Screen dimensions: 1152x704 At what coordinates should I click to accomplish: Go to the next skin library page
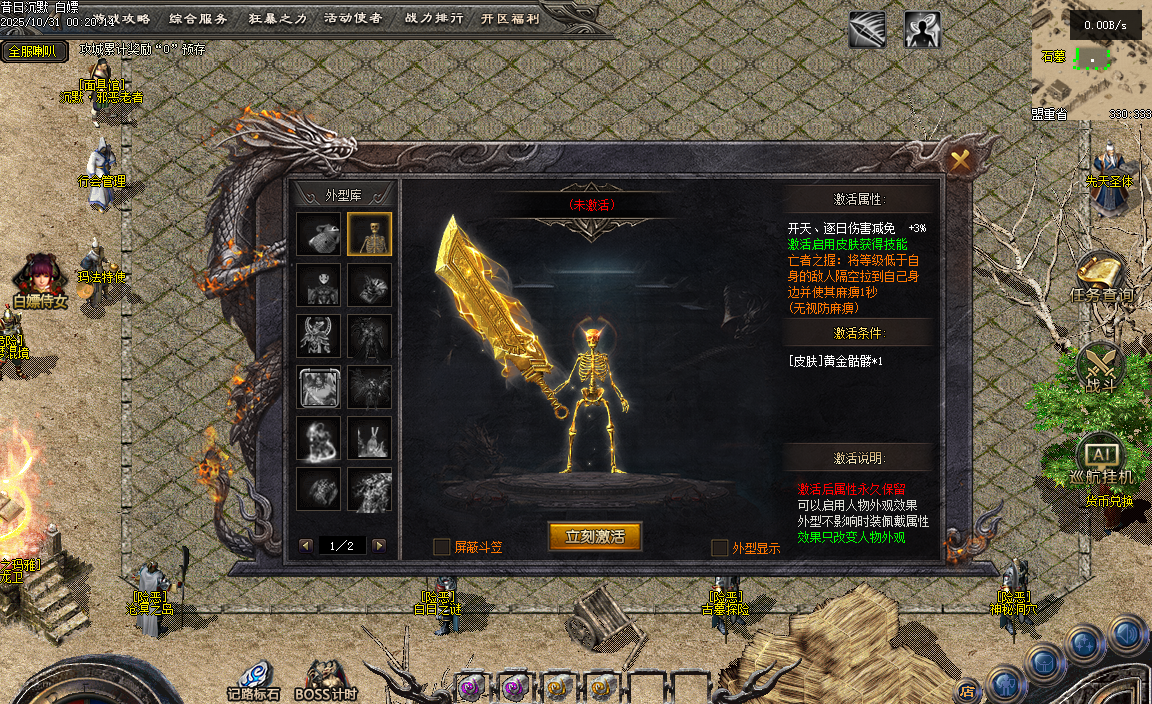379,546
